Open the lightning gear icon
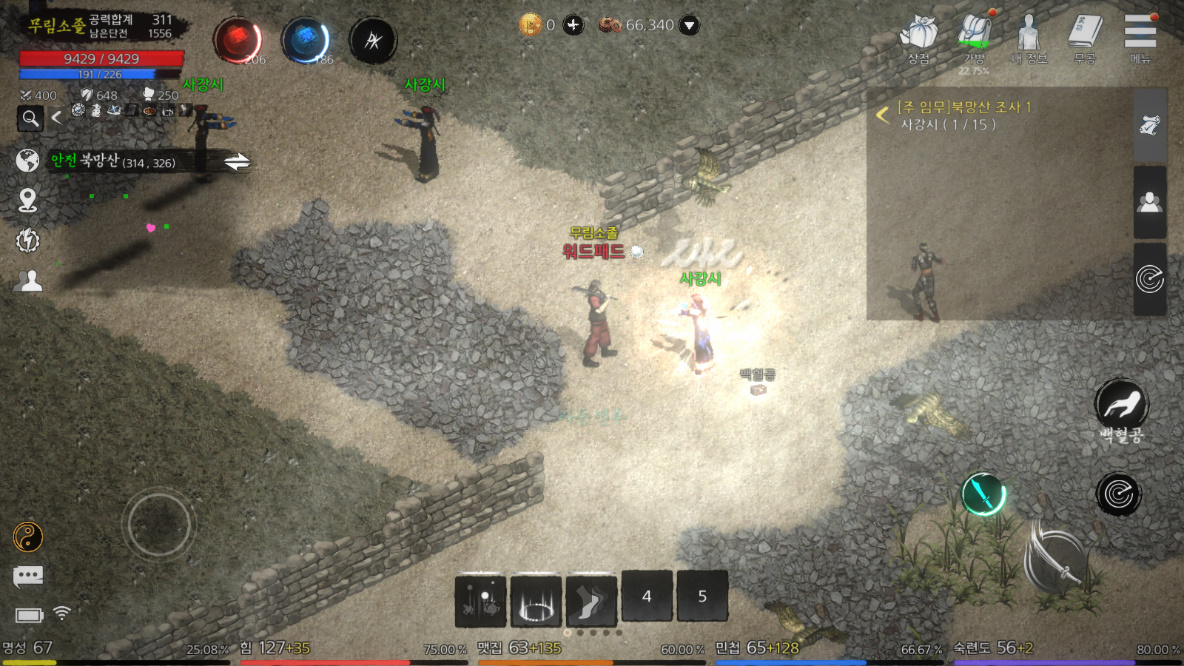 coord(28,240)
